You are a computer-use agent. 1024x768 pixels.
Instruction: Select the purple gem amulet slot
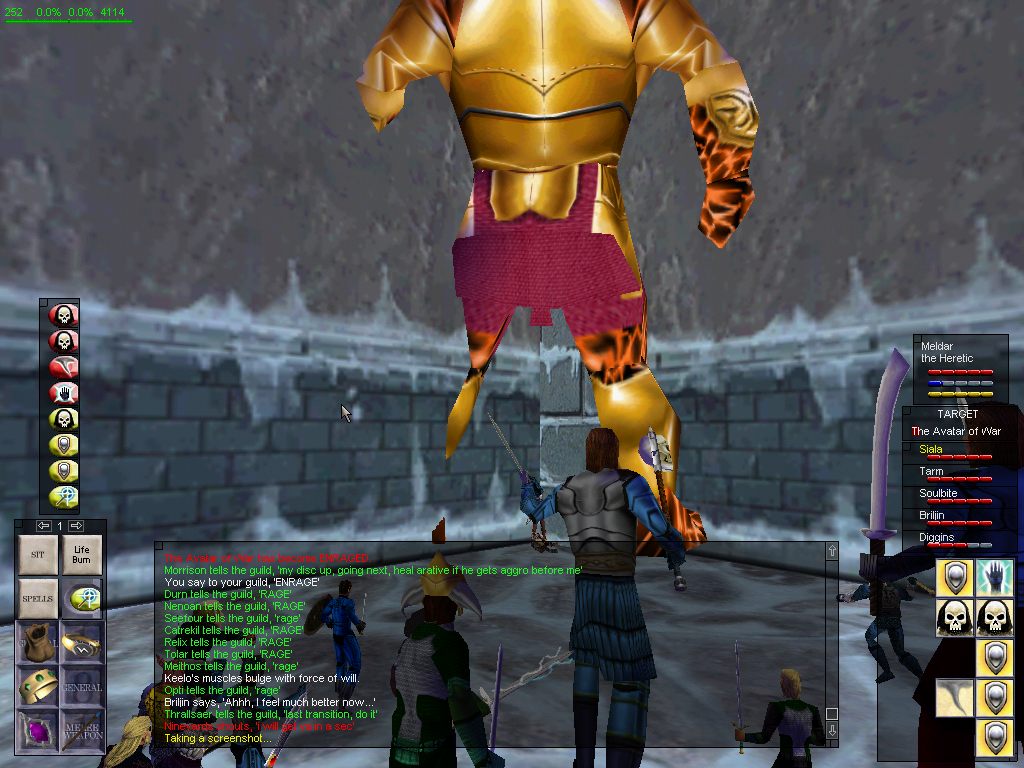[38, 730]
